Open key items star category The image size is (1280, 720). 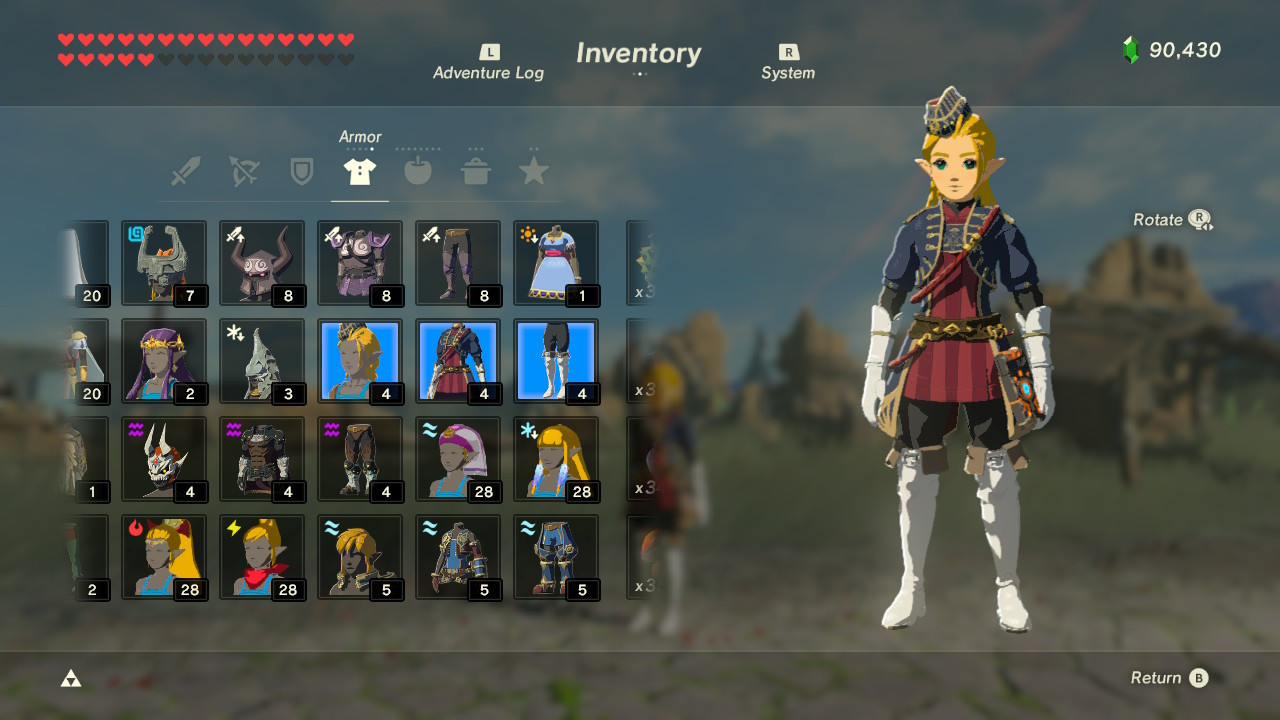point(533,170)
